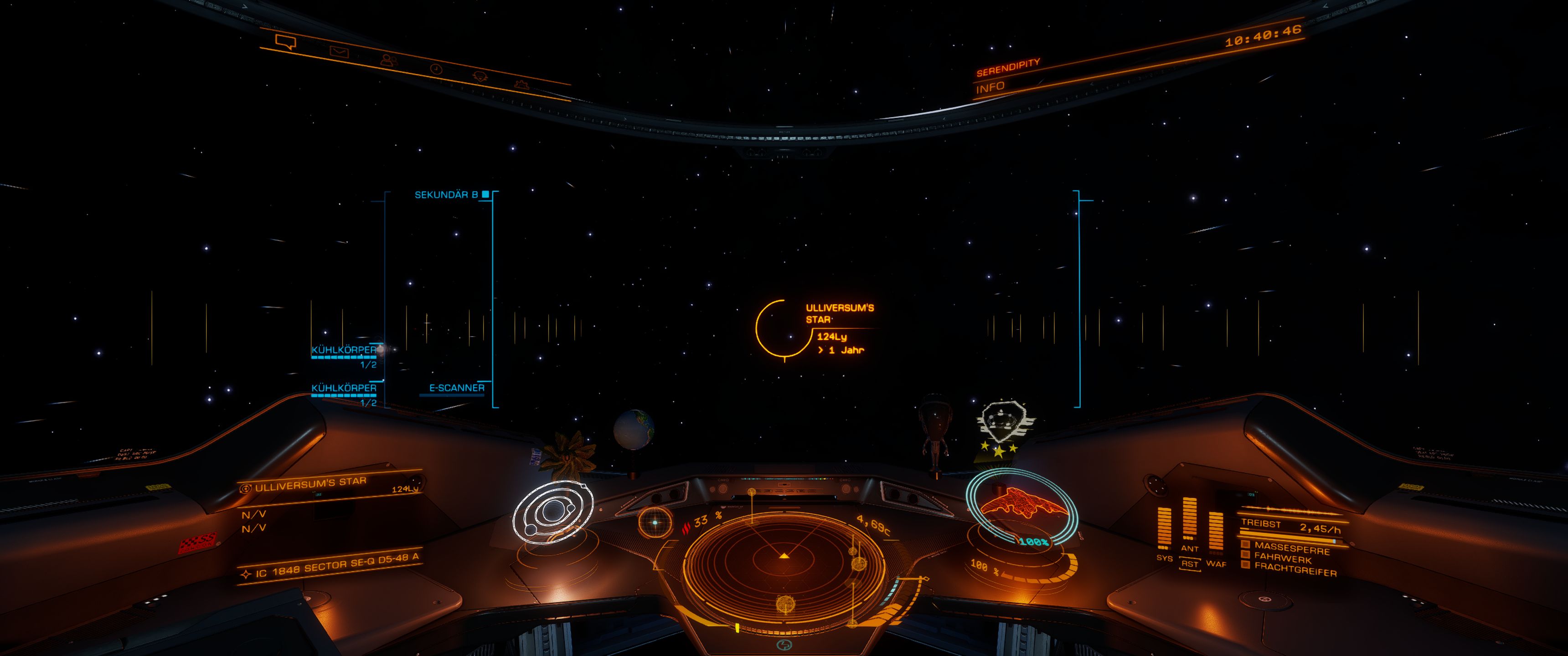The height and width of the screenshot is (656, 1568).
Task: Show the clock history tab
Action: click(436, 69)
